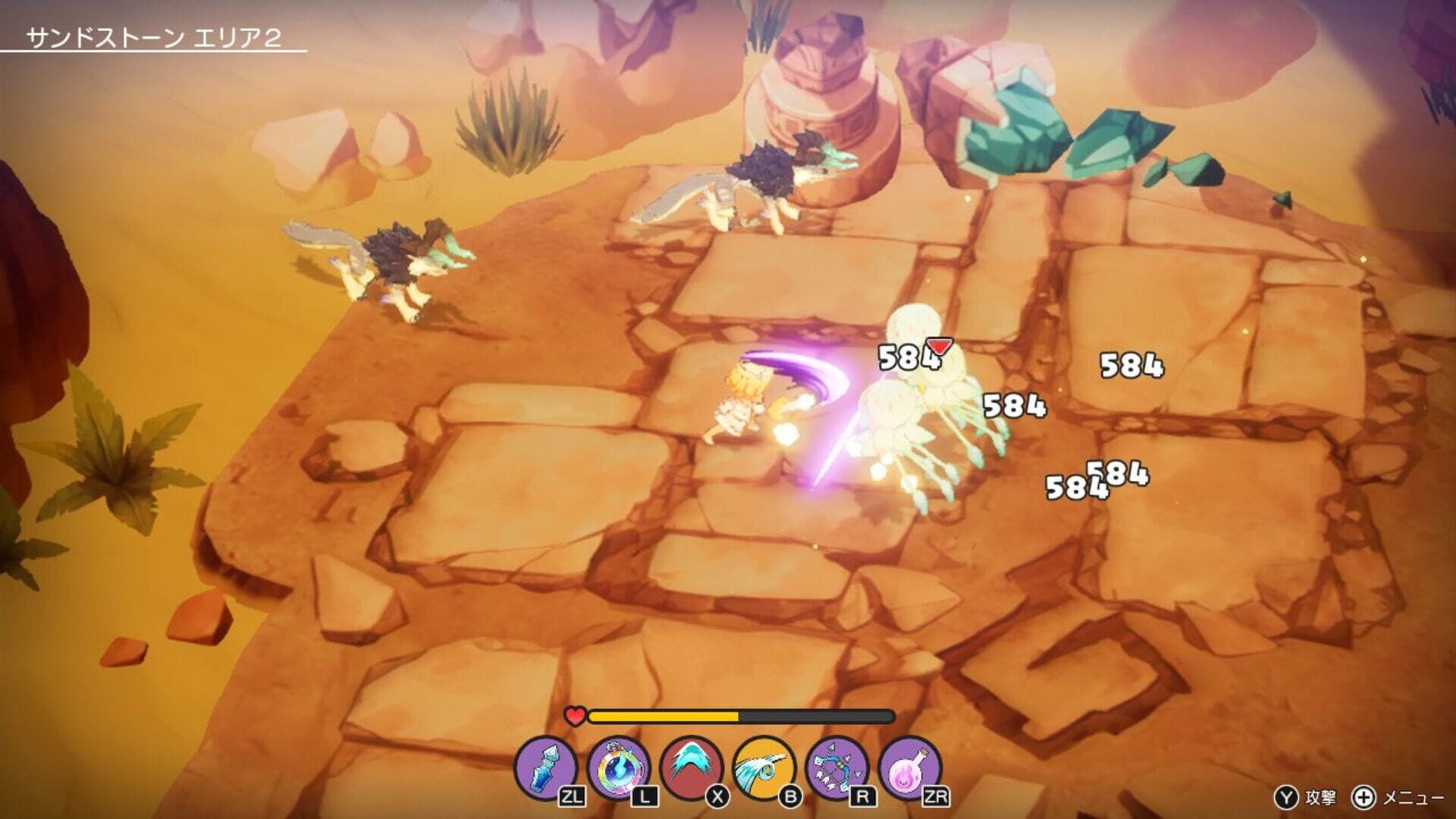
Task: Click the サンドストーン エリア2 area title
Action: coord(156,36)
